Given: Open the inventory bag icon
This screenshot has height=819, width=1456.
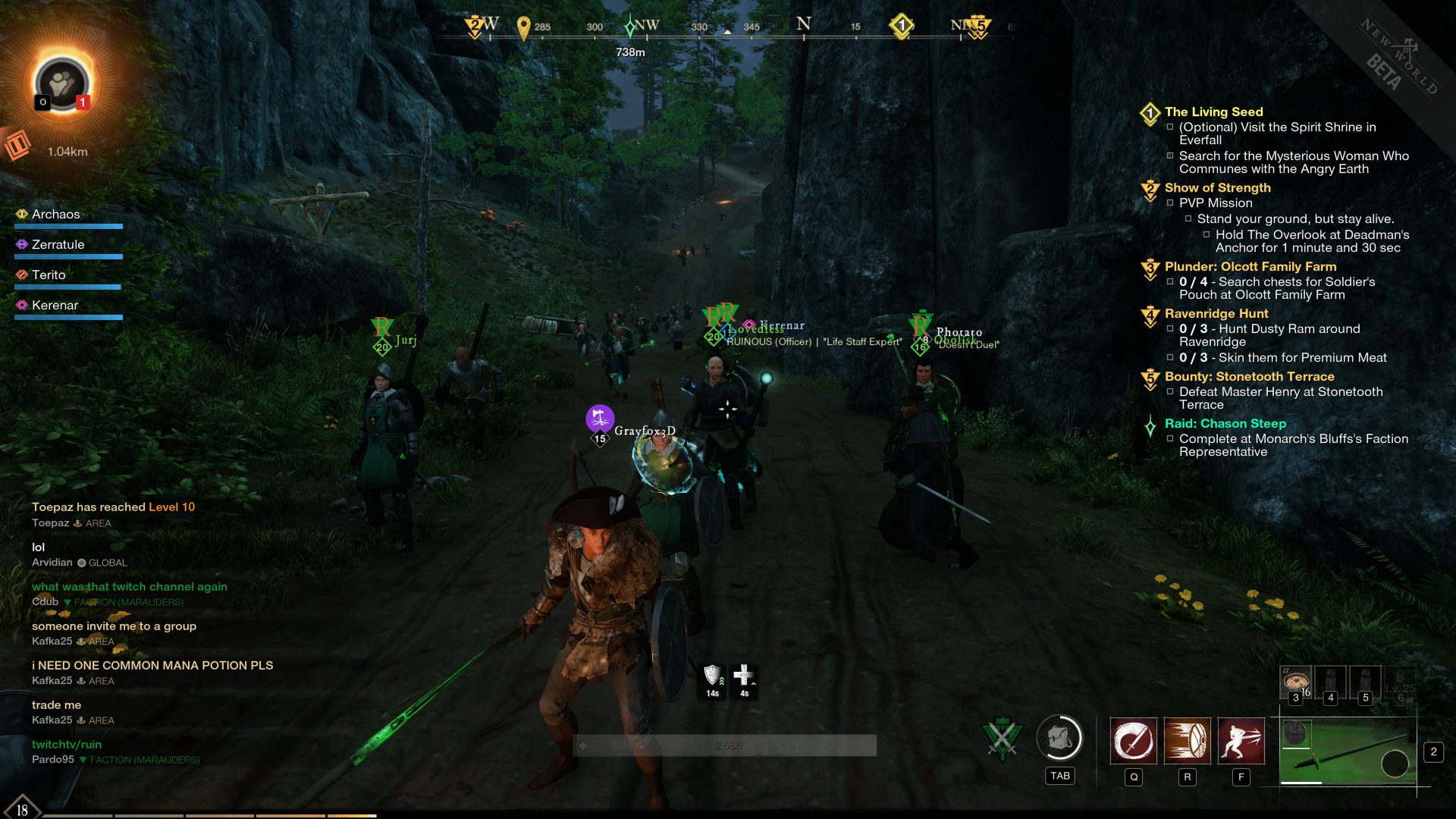Looking at the screenshot, I should 1059,738.
